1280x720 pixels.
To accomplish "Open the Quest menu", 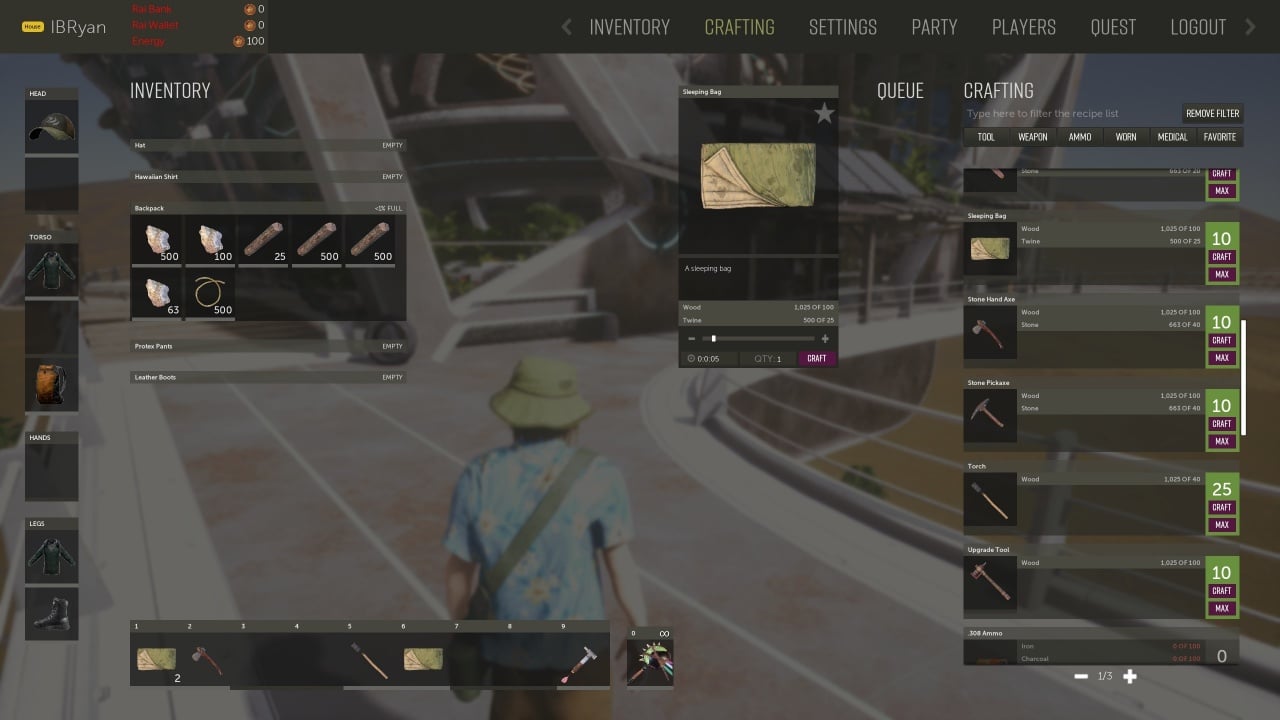I will [1113, 27].
